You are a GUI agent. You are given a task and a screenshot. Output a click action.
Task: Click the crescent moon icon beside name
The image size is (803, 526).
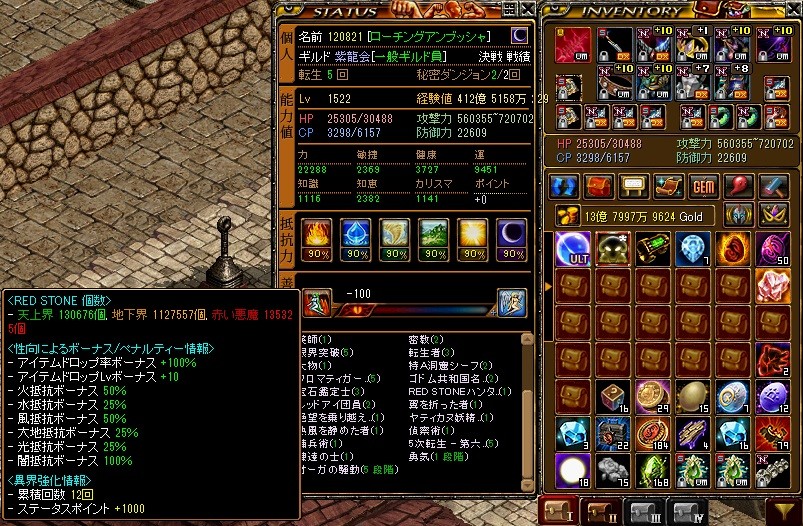pos(520,36)
